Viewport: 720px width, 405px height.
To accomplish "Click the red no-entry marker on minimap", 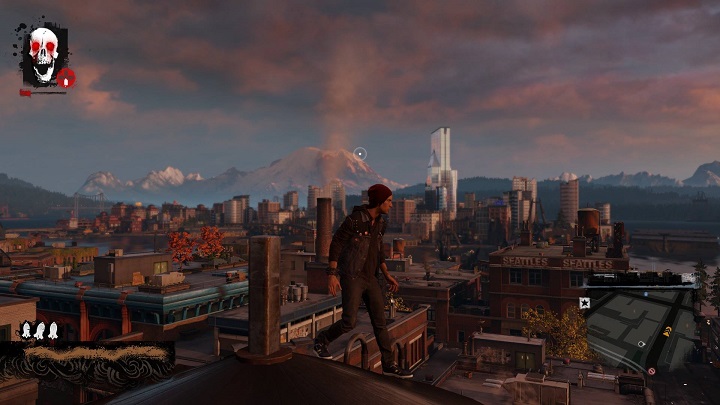I will coord(651,371).
